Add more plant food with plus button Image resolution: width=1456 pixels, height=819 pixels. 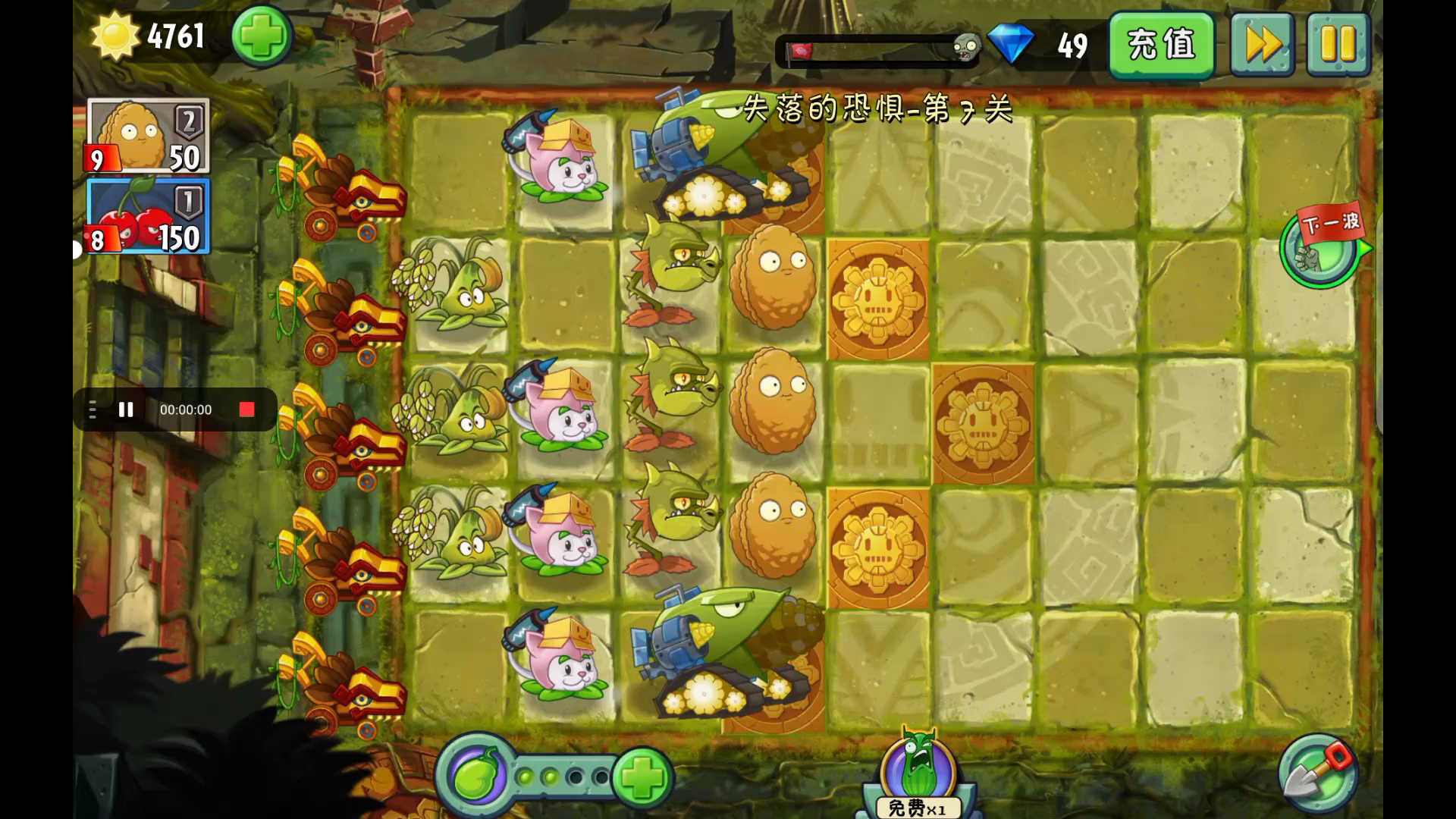642,777
